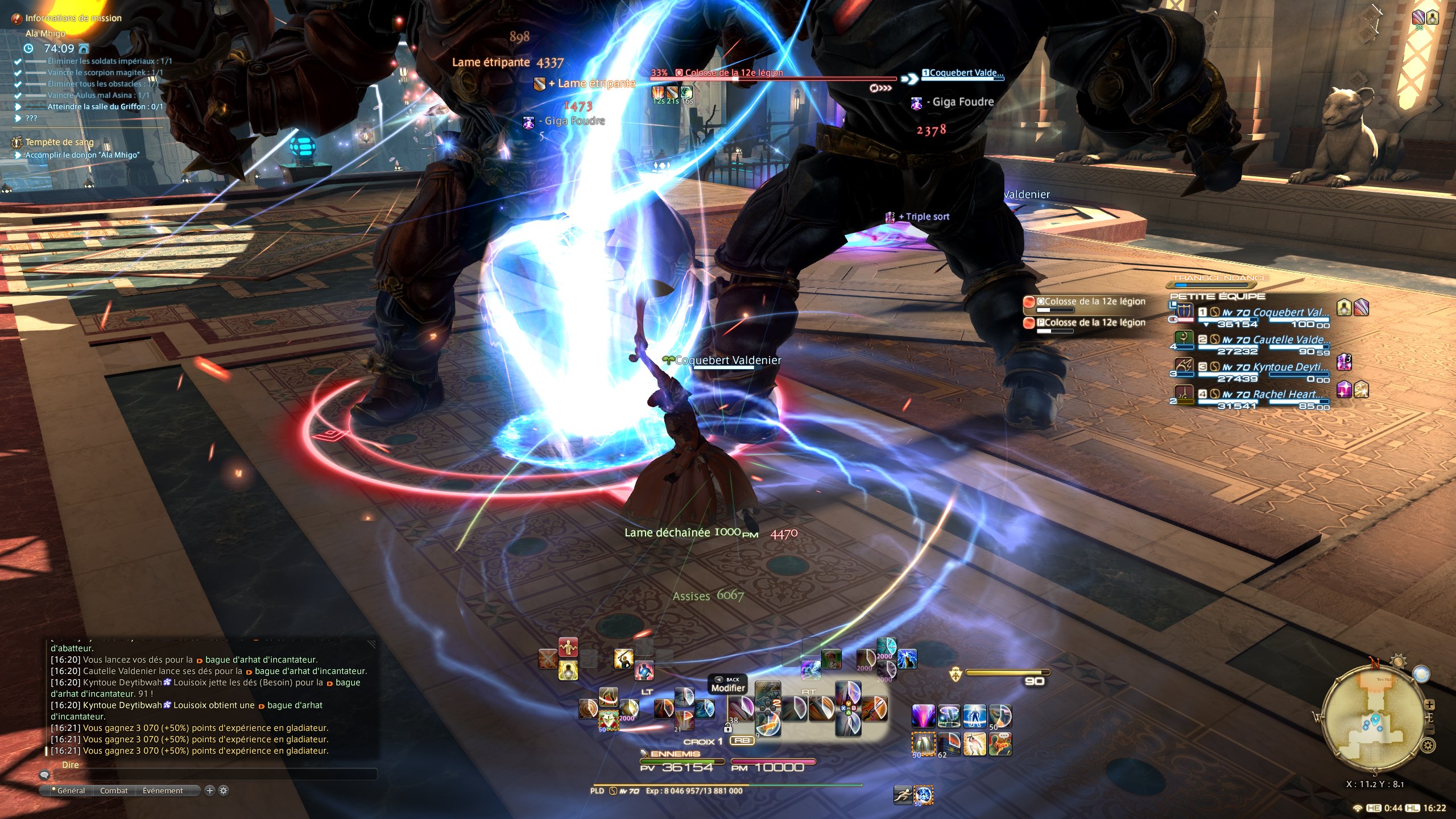Expand the Tempête de sang quest tracker
Image resolution: width=1456 pixels, height=819 pixels.
[59, 142]
